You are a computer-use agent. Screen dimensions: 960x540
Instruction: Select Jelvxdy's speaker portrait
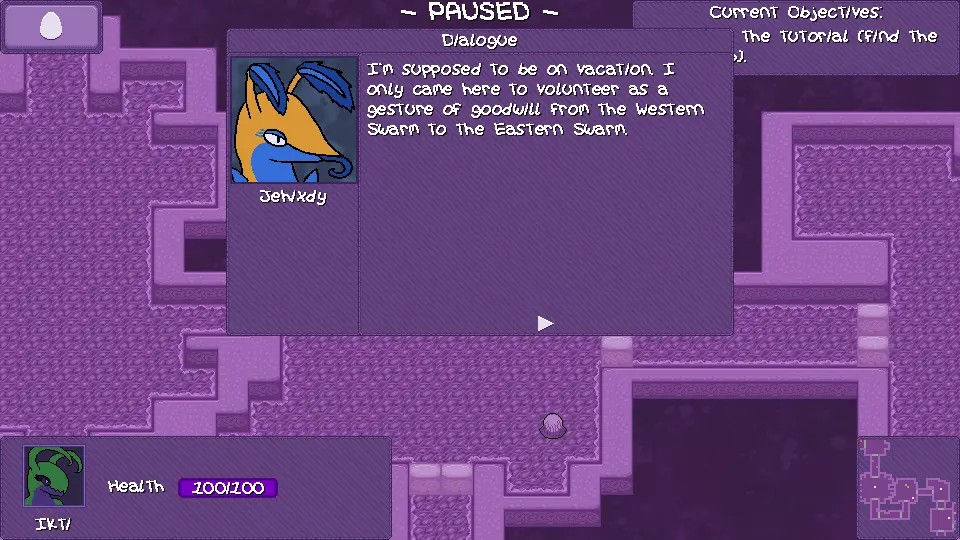[294, 121]
